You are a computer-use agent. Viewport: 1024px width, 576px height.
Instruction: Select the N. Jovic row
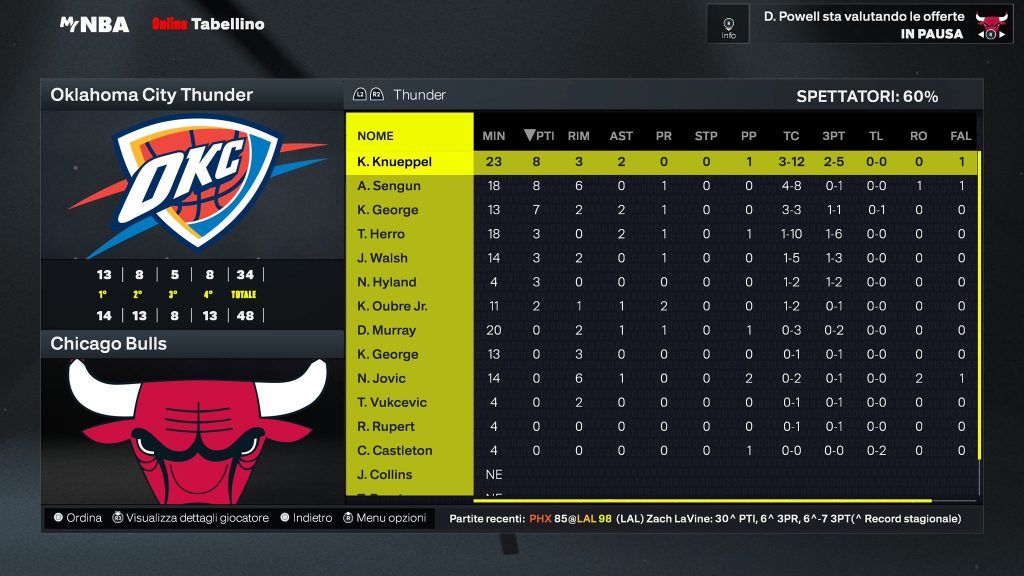pos(382,378)
